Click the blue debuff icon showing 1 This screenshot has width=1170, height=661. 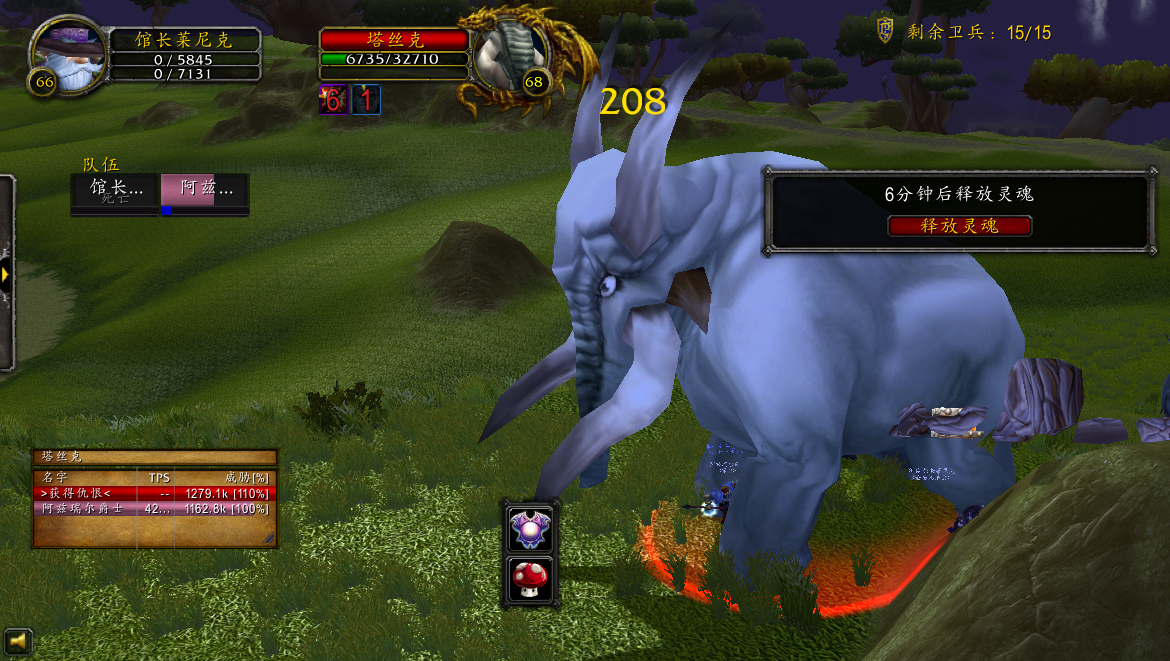point(366,100)
